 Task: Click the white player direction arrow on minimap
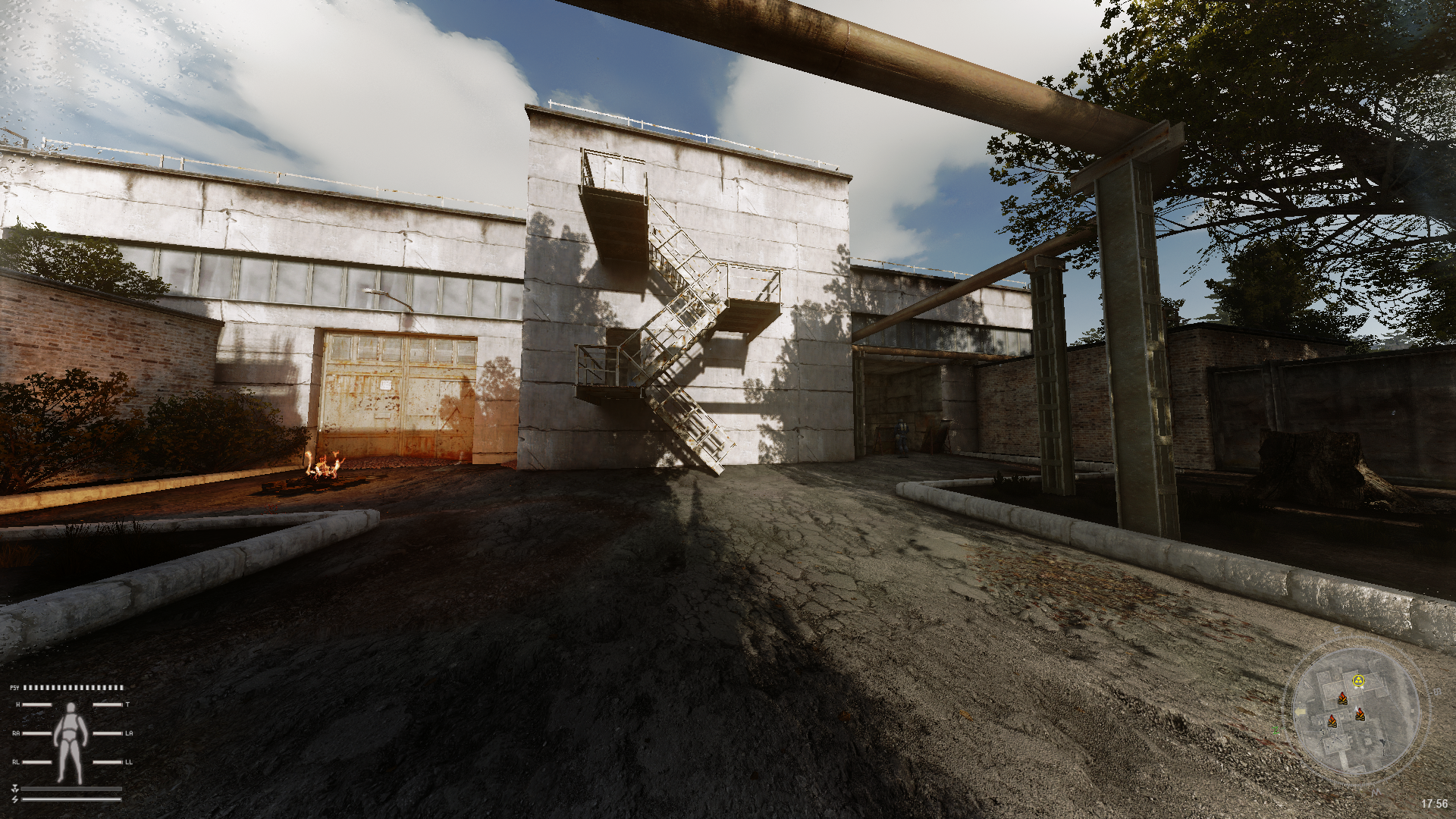pyautogui.click(x=1356, y=709)
